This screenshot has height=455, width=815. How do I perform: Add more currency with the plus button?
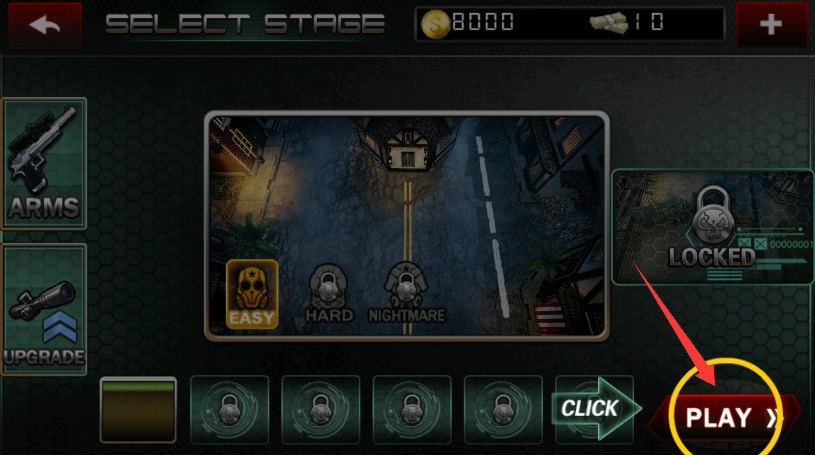click(x=770, y=25)
